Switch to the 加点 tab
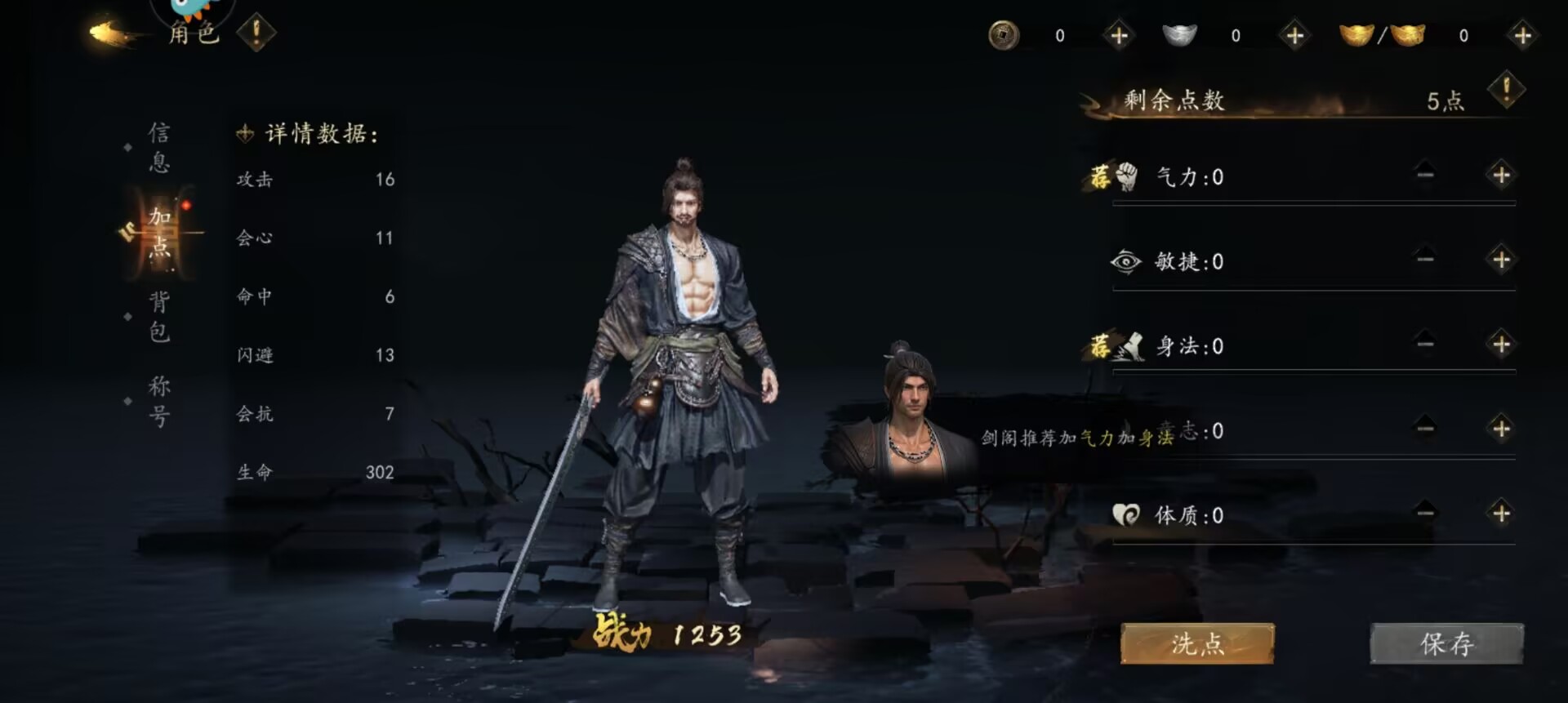 click(x=159, y=232)
